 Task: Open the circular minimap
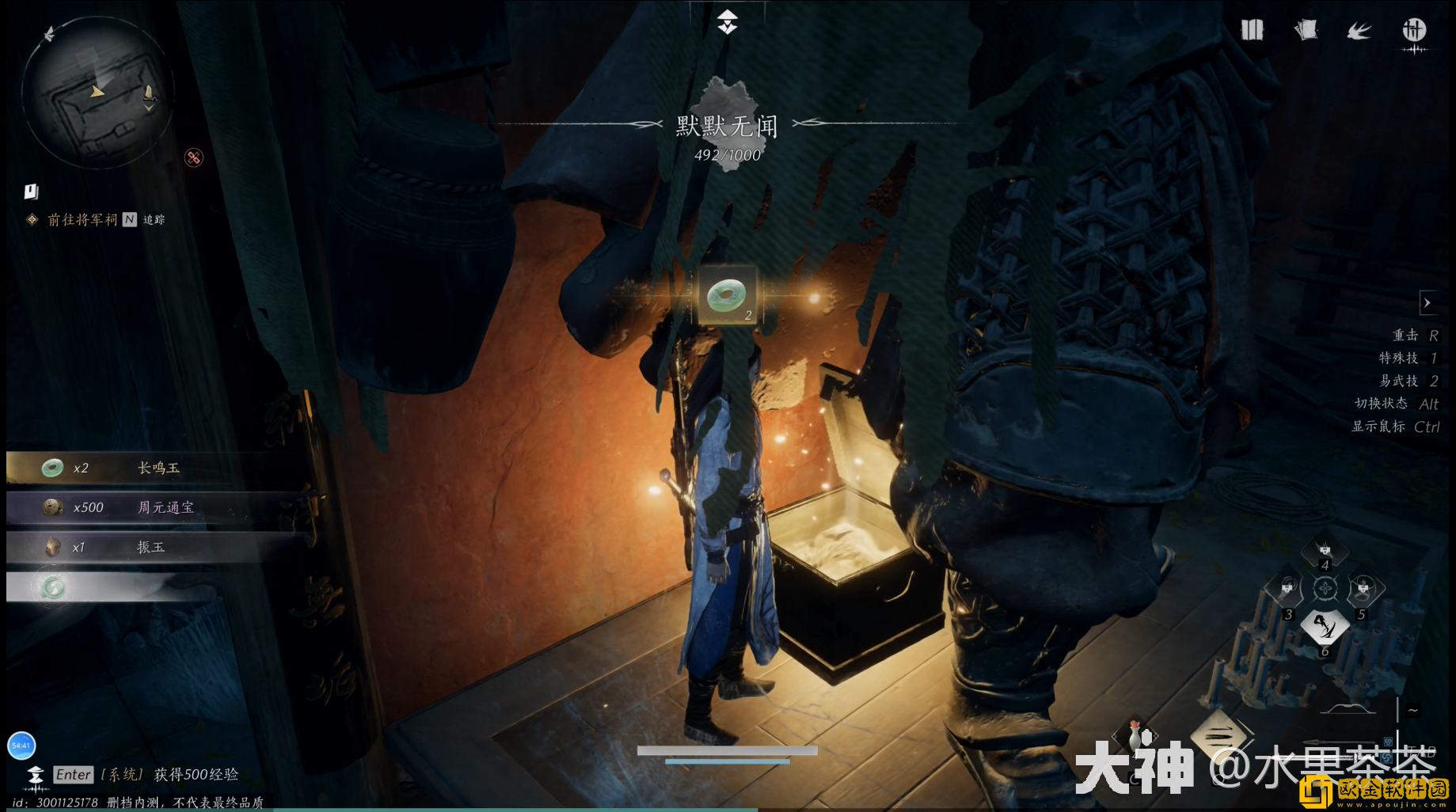97,93
